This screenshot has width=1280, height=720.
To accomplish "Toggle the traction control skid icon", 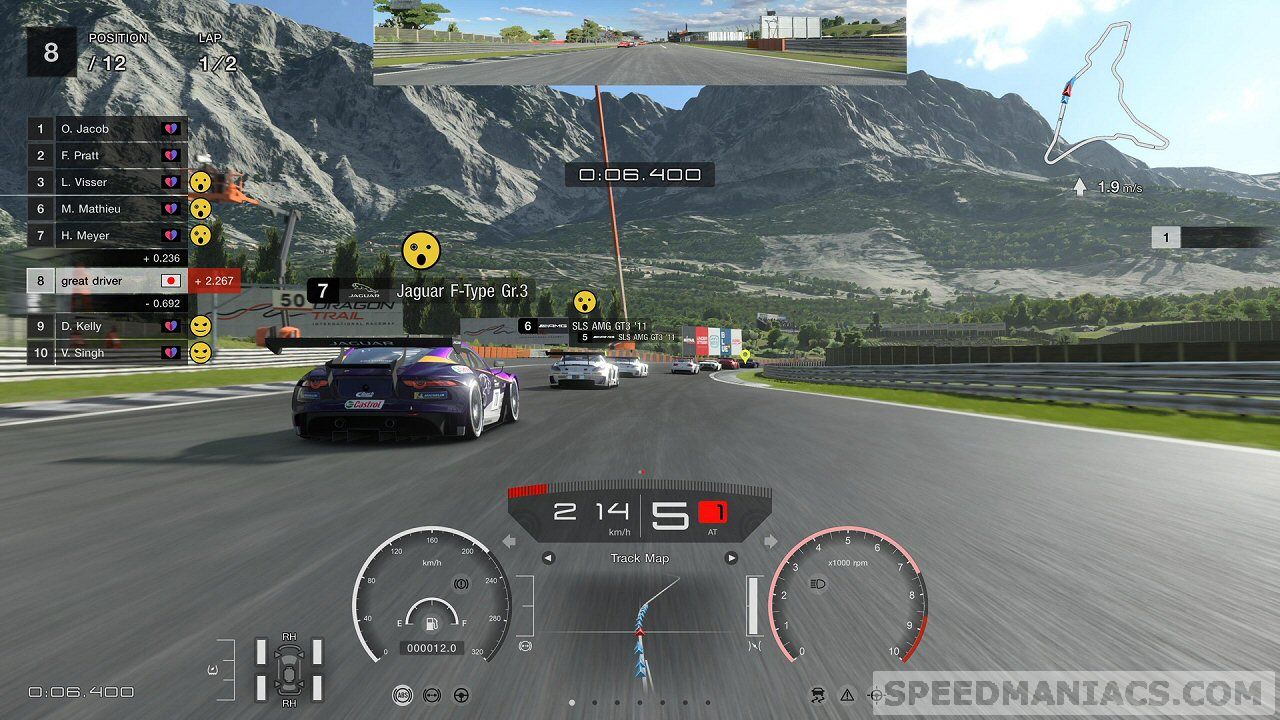I will pyautogui.click(x=817, y=694).
